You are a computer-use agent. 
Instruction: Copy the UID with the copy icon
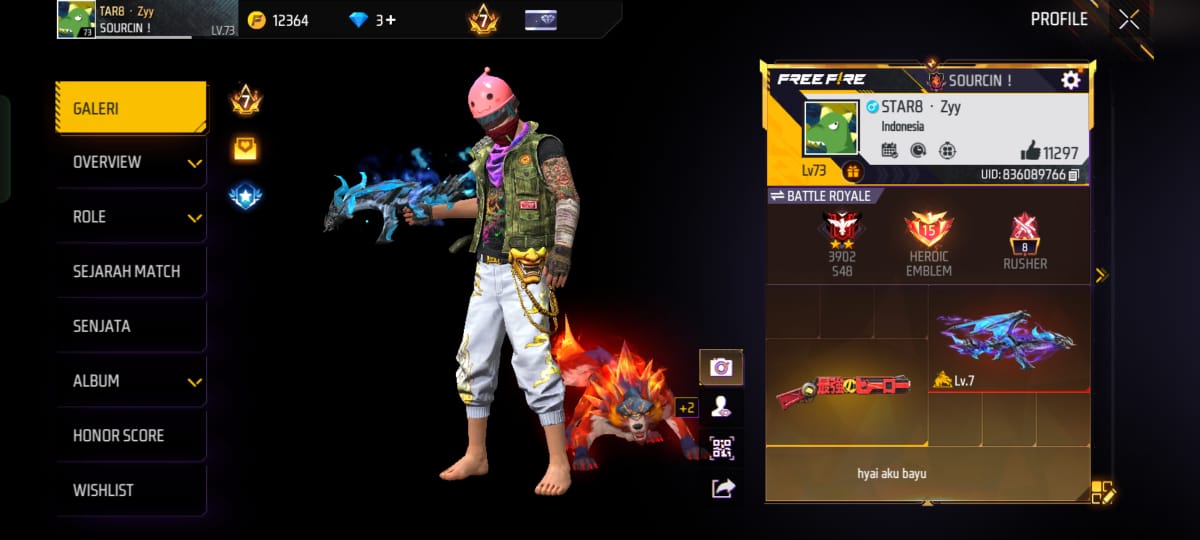click(x=1074, y=175)
